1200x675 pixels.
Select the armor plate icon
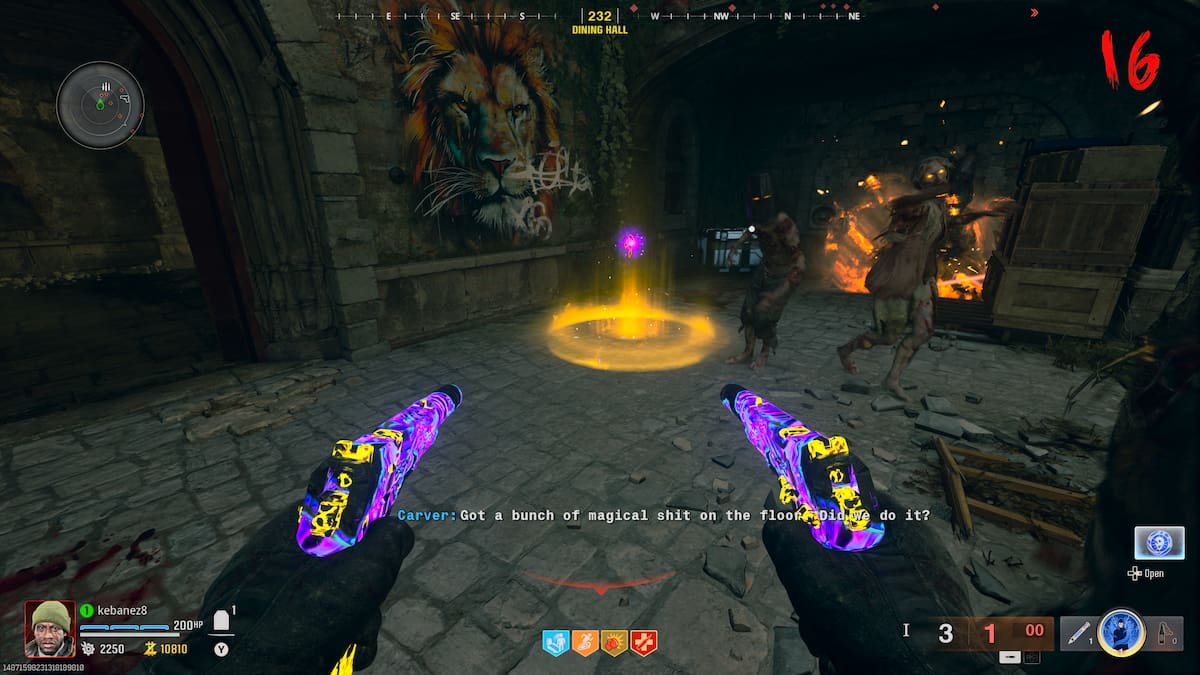(x=223, y=620)
